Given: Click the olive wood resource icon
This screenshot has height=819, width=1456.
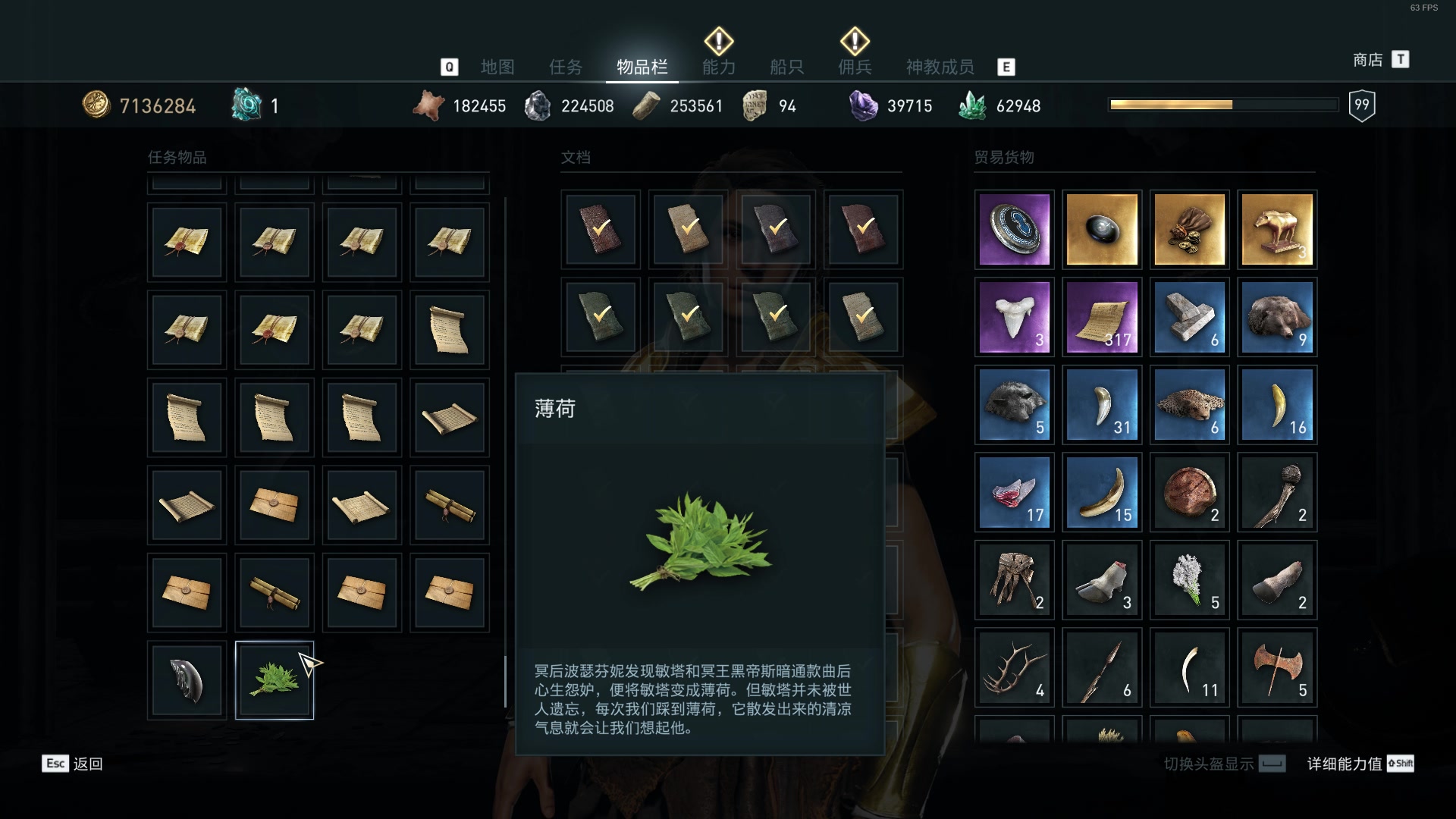Looking at the screenshot, I should (x=645, y=104).
